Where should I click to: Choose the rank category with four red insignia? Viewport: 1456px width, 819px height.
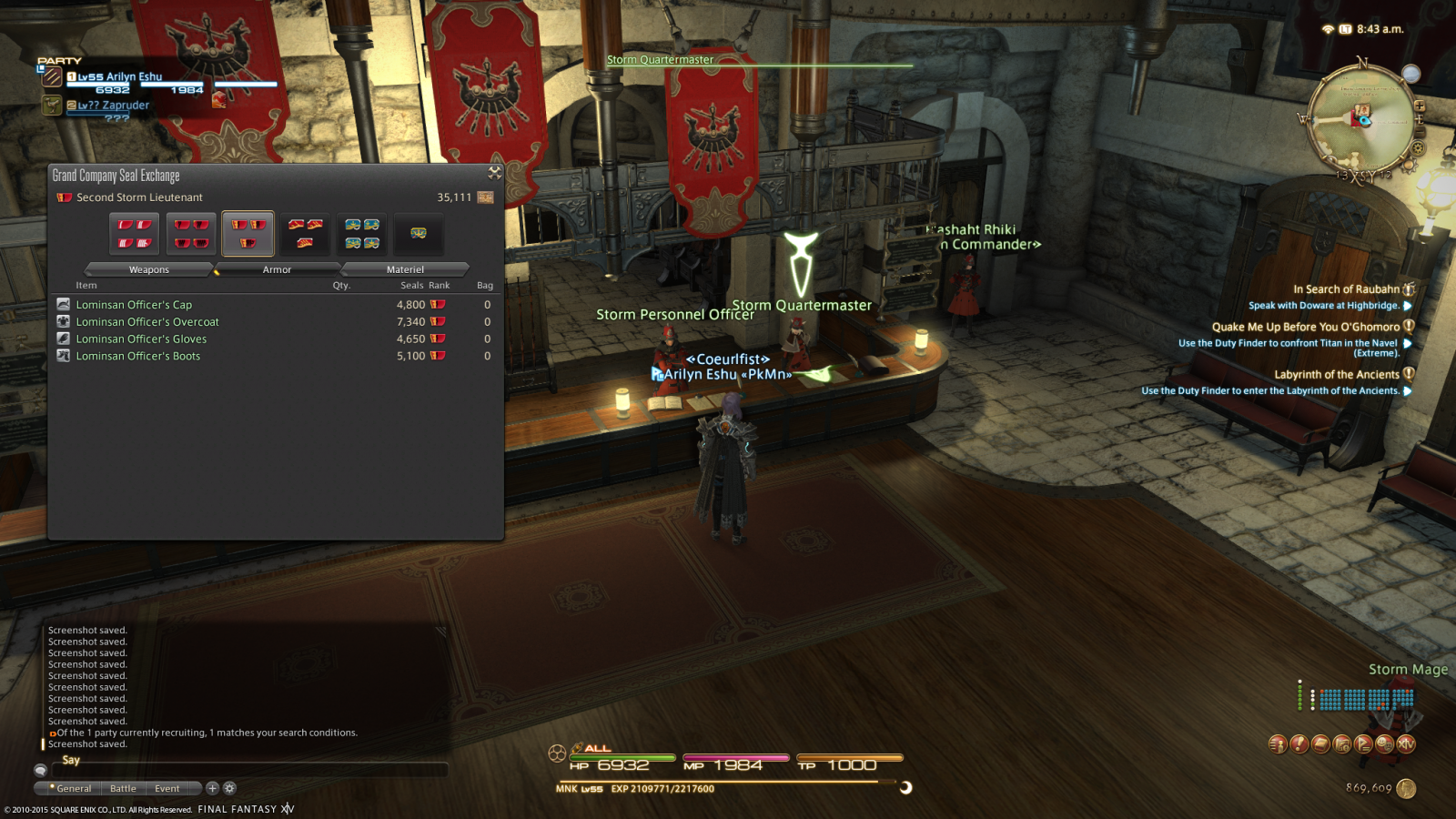click(134, 234)
